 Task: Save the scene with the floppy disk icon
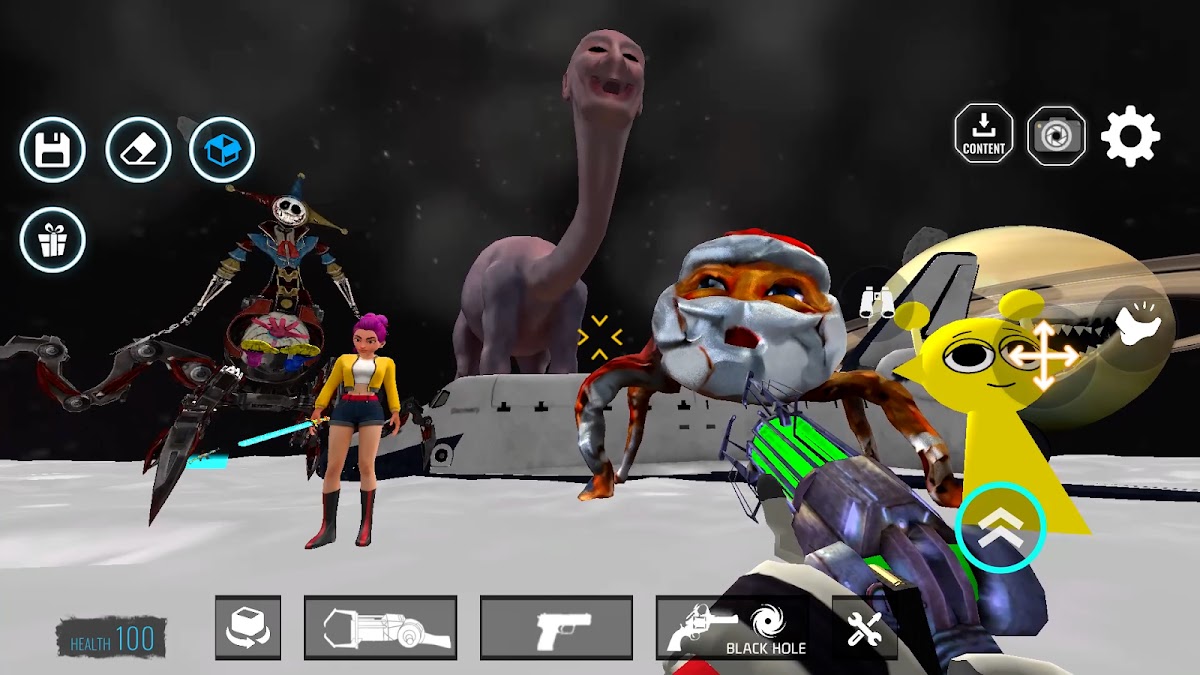[x=52, y=151]
